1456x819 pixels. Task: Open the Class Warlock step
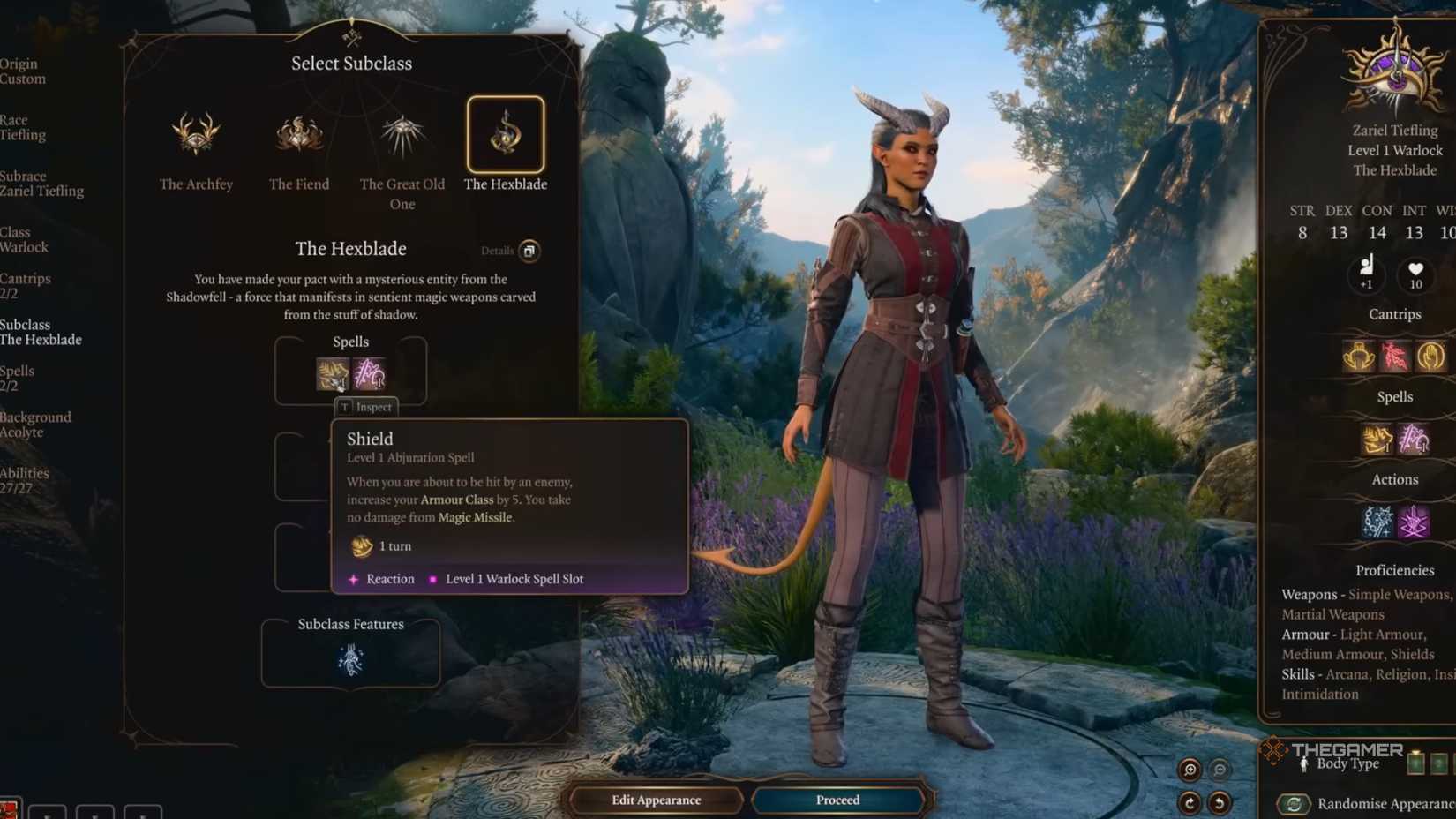[24, 240]
